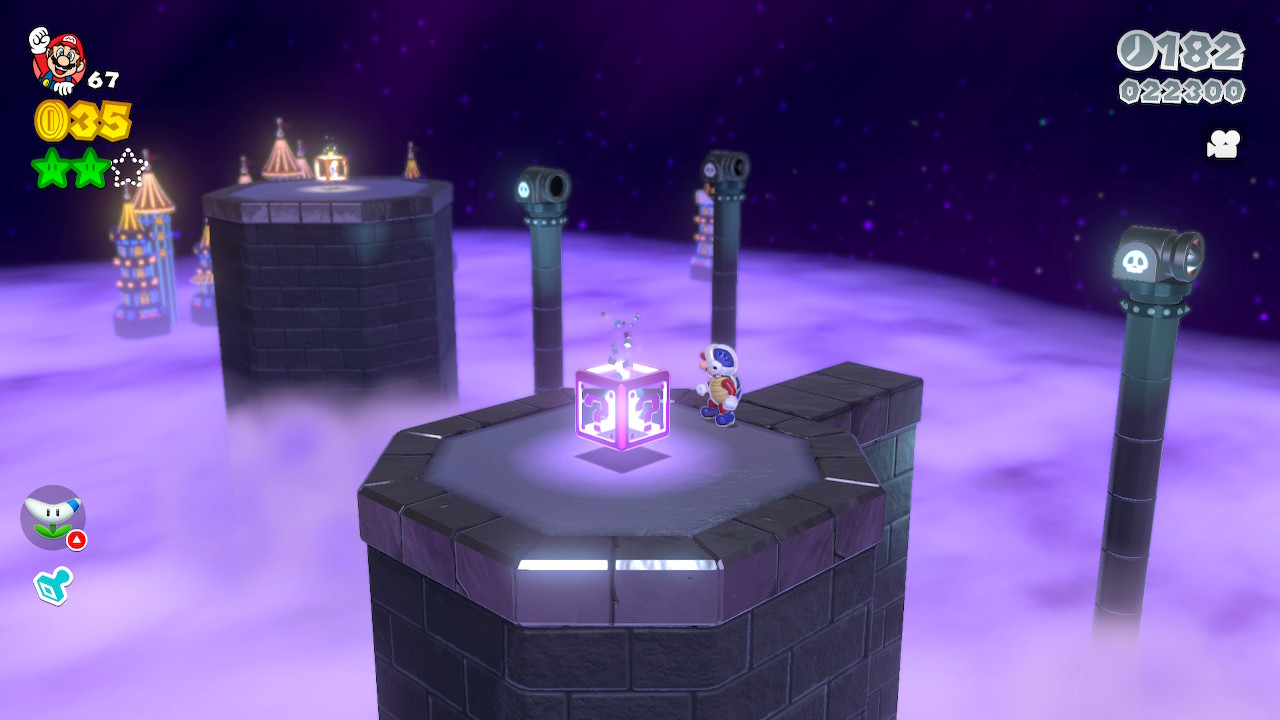The height and width of the screenshot is (720, 1280).
Task: Click the camera icon
Action: click(x=1223, y=144)
